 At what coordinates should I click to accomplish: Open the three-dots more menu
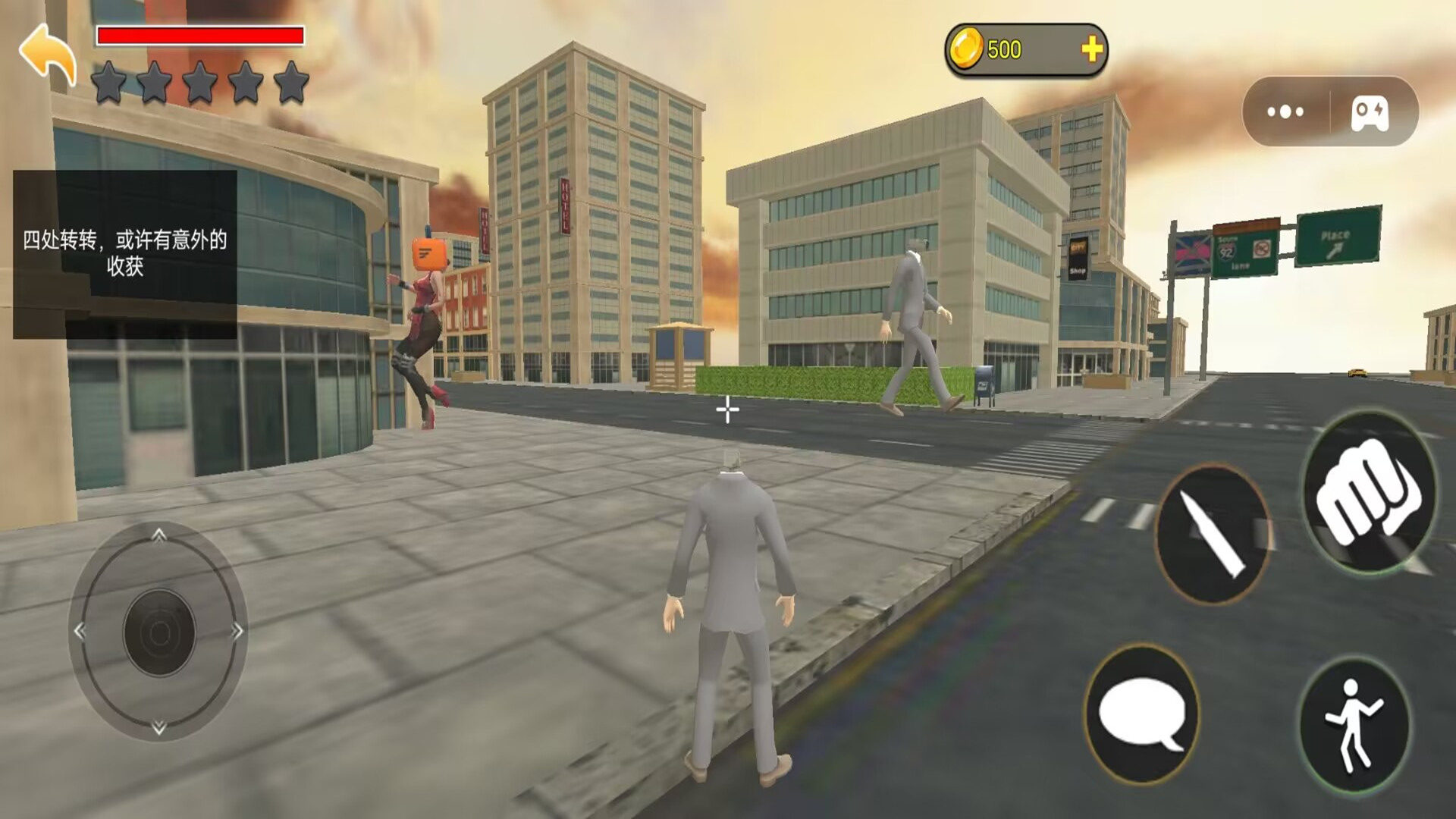1285,112
